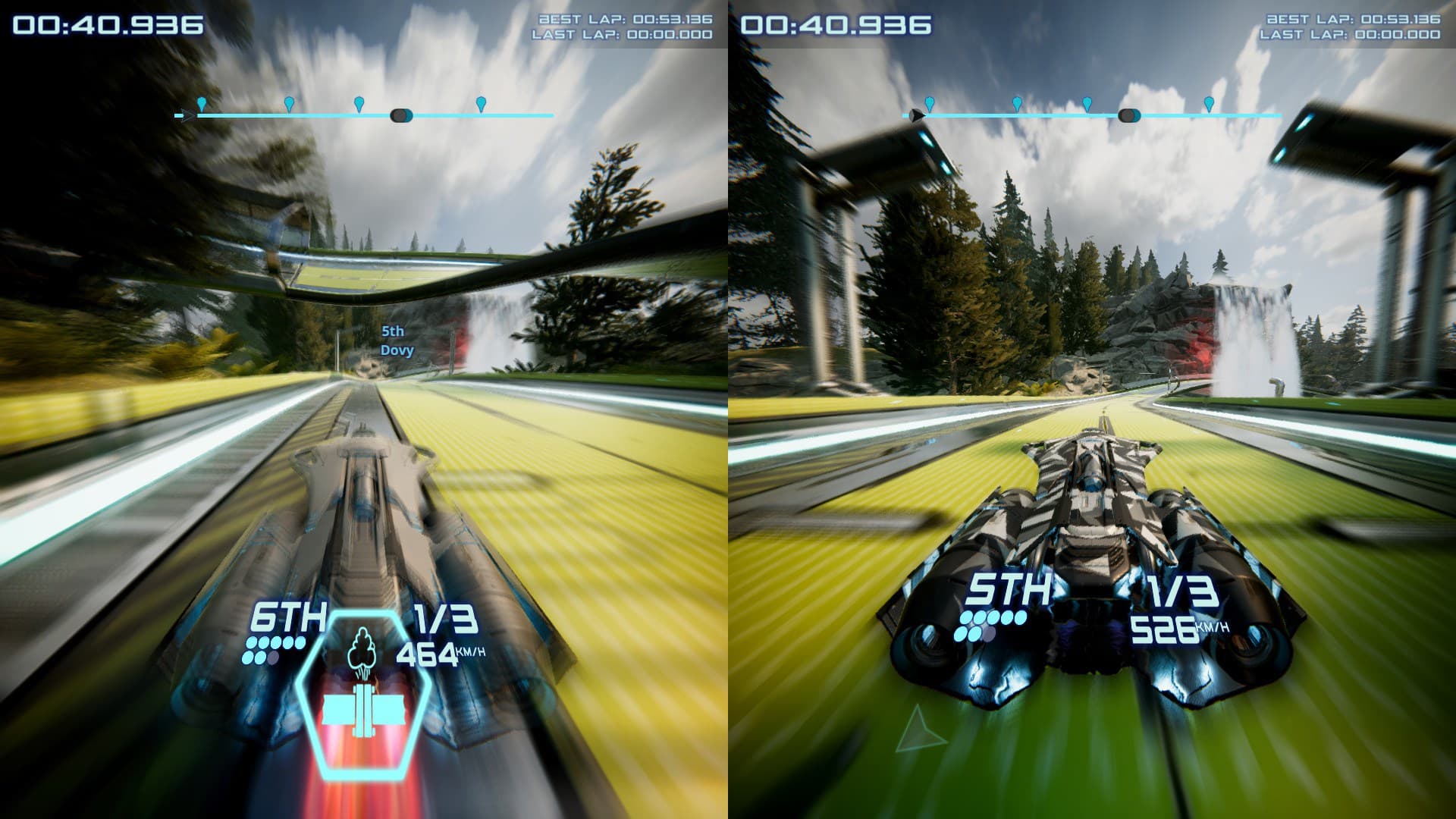Click the left player's racer marker on track bar
The height and width of the screenshot is (819, 1456).
[400, 114]
